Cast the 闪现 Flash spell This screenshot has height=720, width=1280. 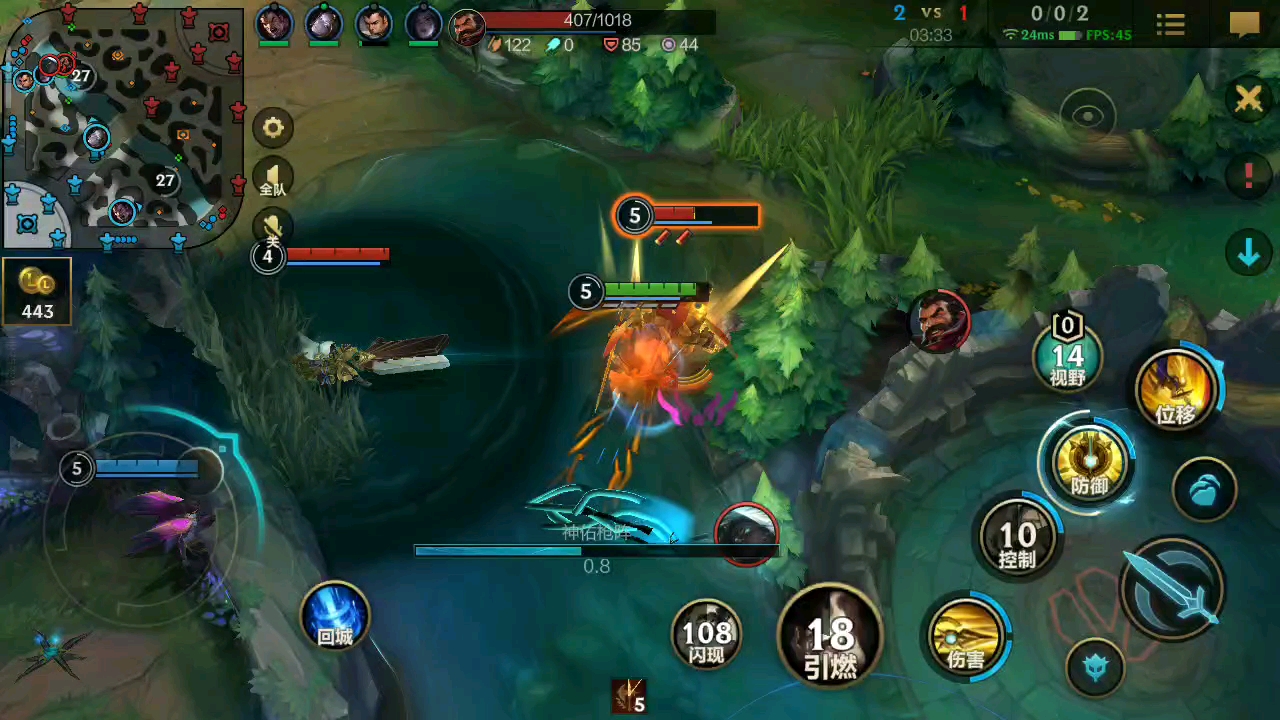point(707,633)
